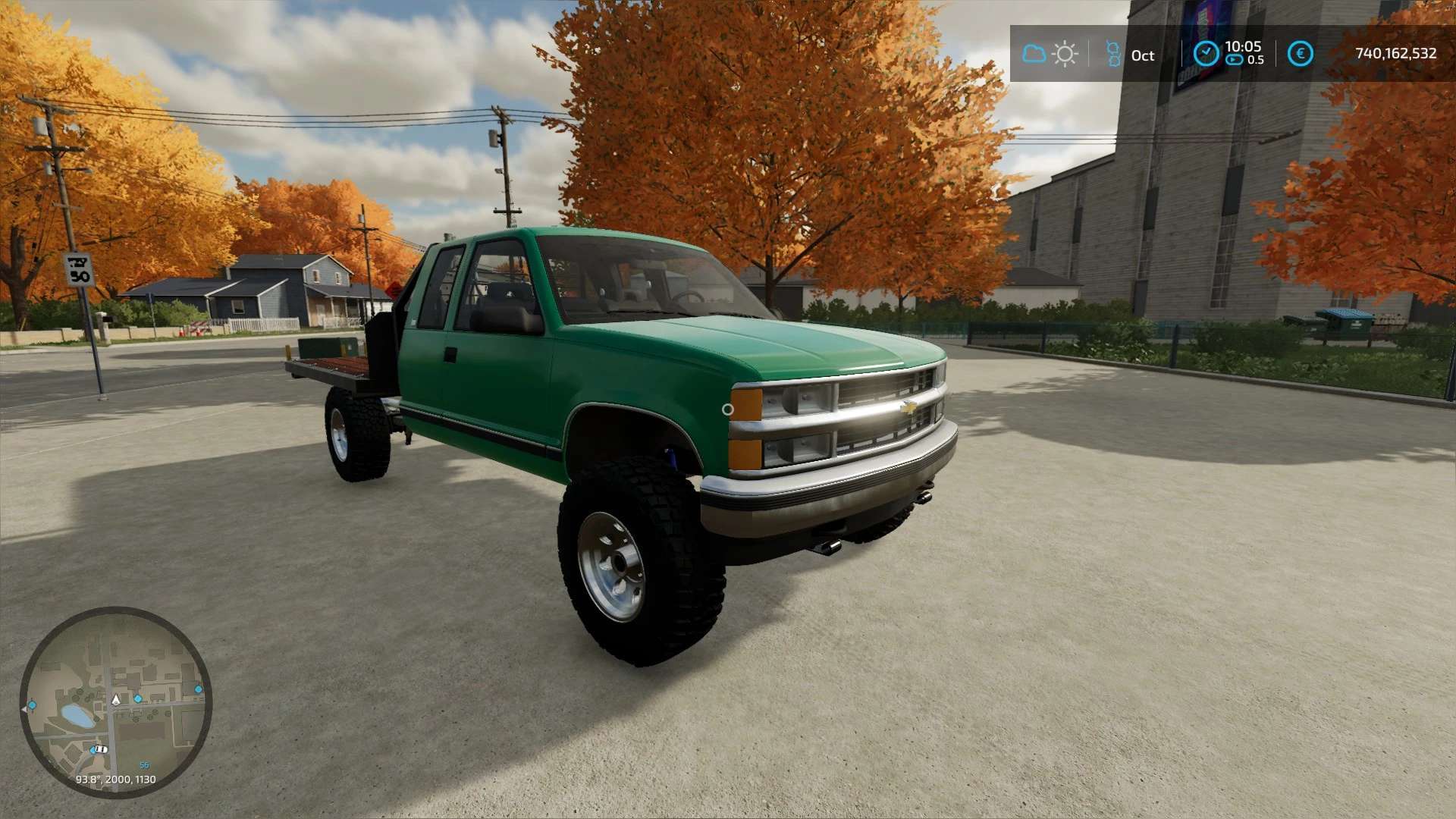Click the euro money icon

pyautogui.click(x=1300, y=53)
